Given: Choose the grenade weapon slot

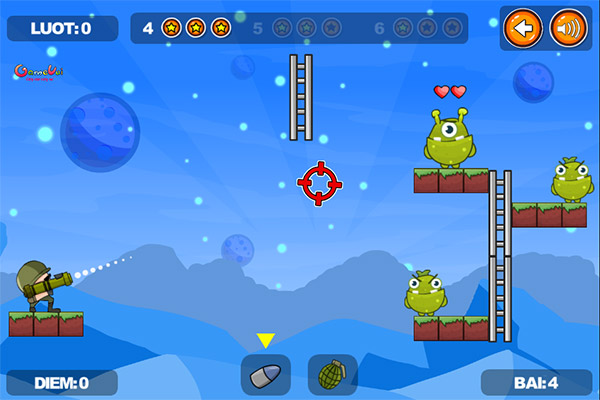Looking at the screenshot, I should pyautogui.click(x=332, y=374).
